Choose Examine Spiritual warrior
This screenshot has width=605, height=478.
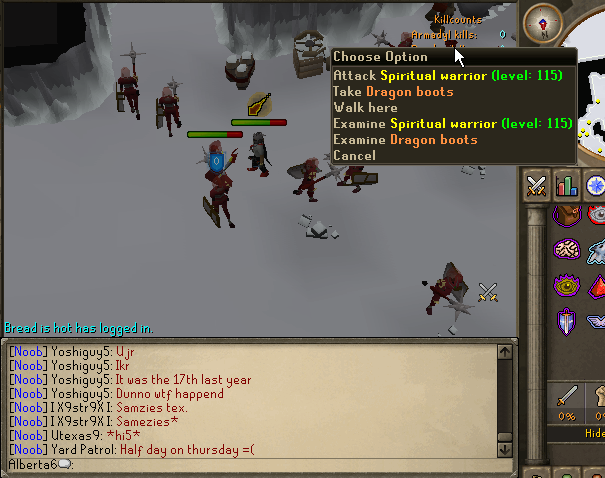pyautogui.click(x=452, y=123)
